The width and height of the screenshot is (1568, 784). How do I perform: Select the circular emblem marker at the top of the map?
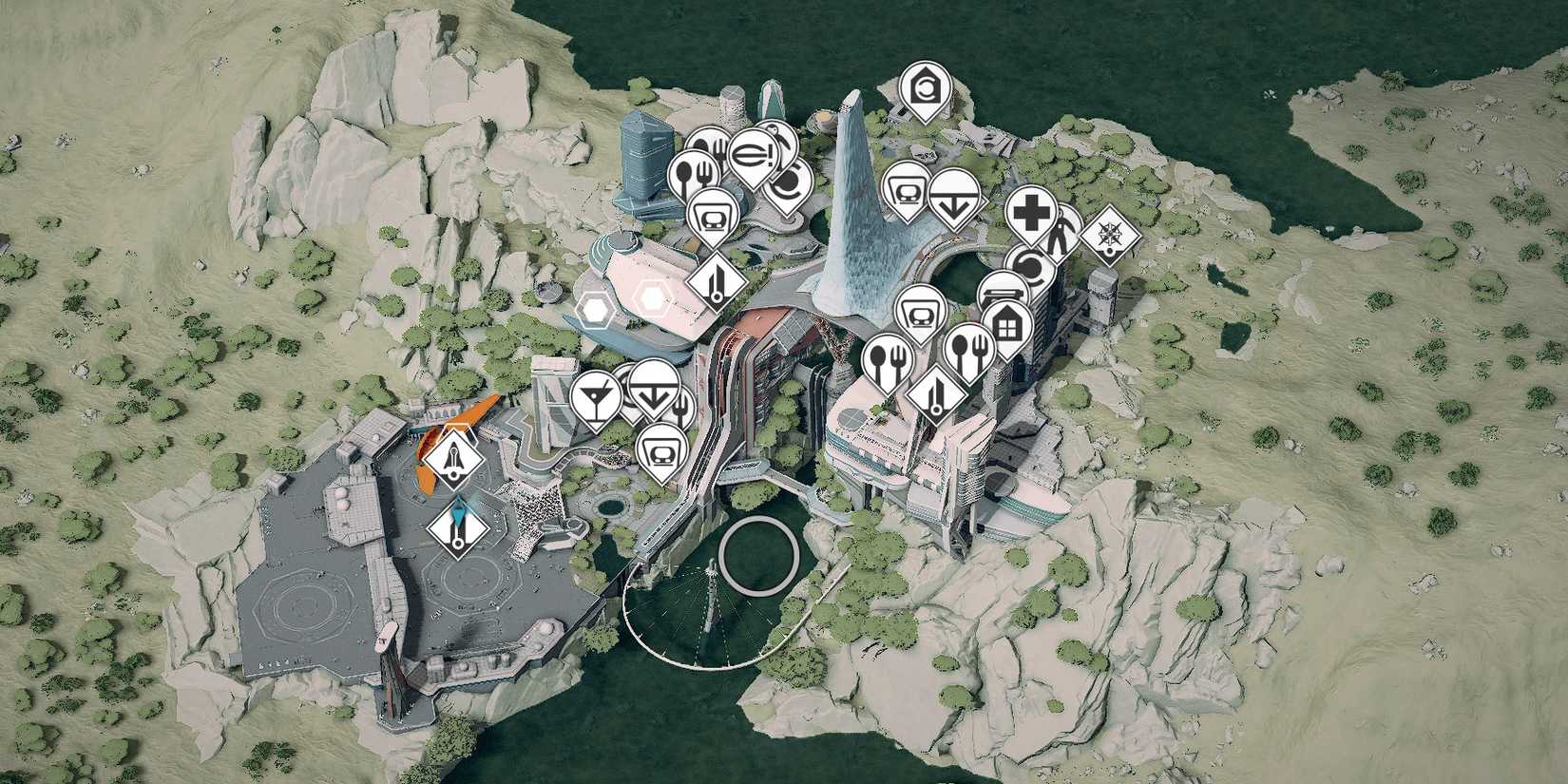[x=926, y=89]
